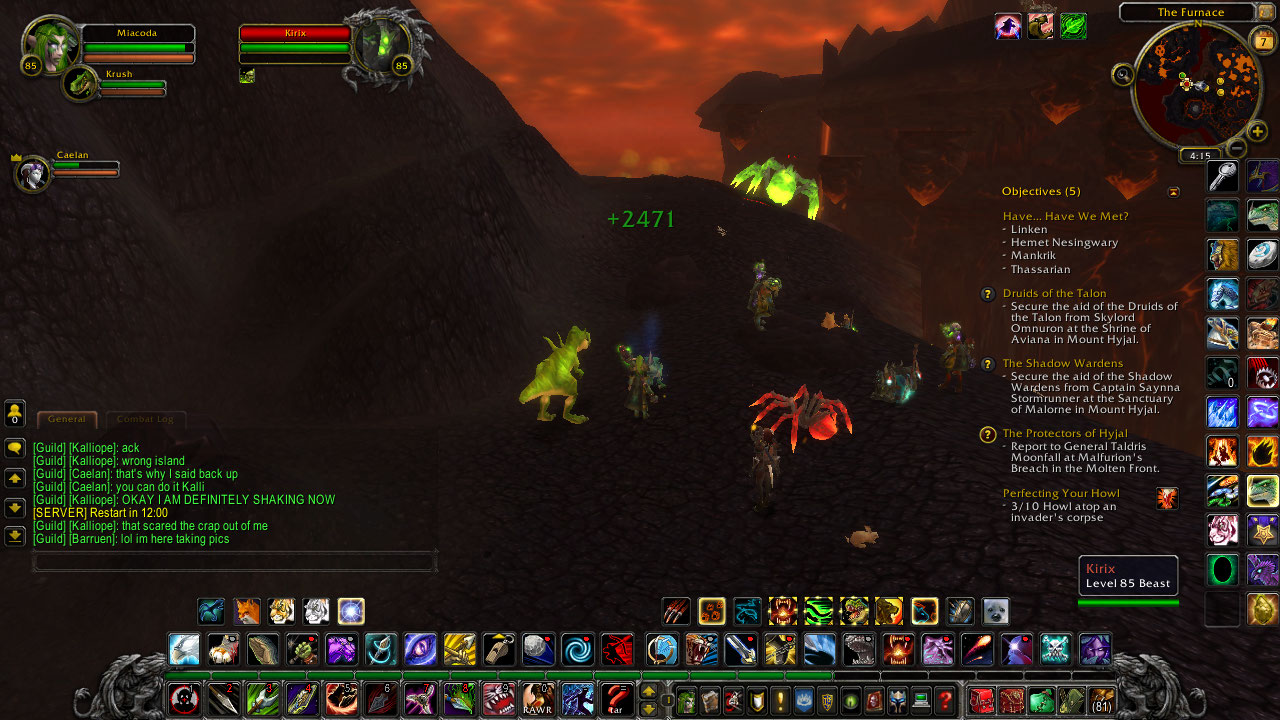Screen dimensions: 1280x720
Task: Zoom in the minimap with the plus button
Action: tap(1257, 130)
